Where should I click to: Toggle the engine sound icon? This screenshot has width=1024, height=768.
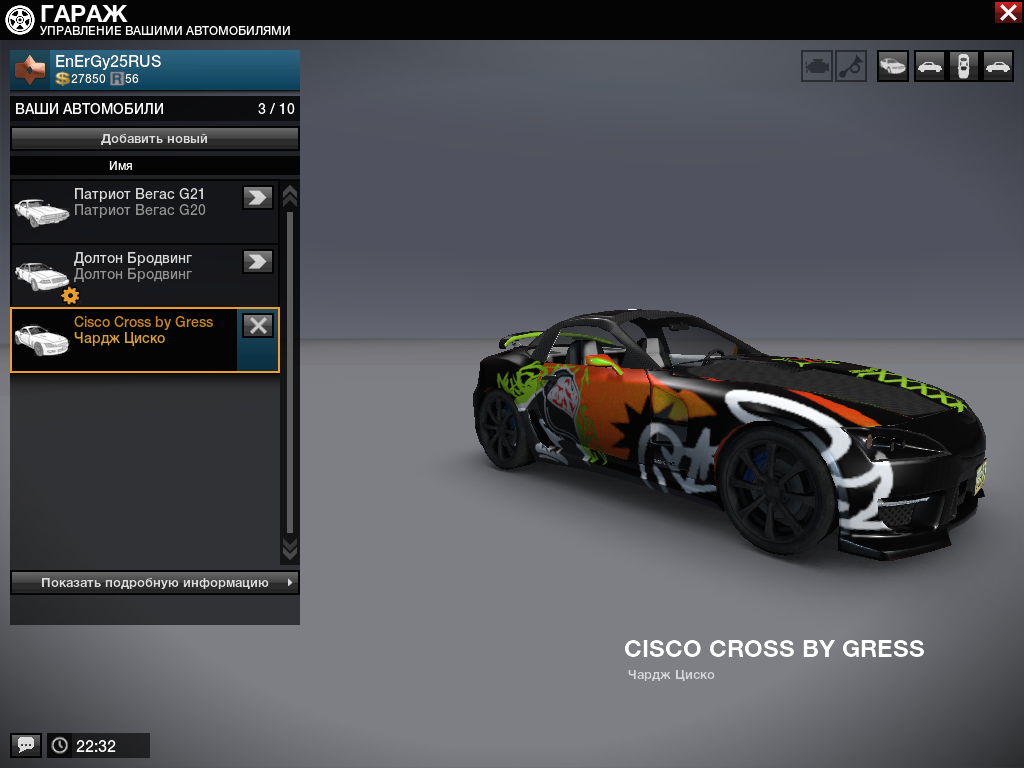817,67
